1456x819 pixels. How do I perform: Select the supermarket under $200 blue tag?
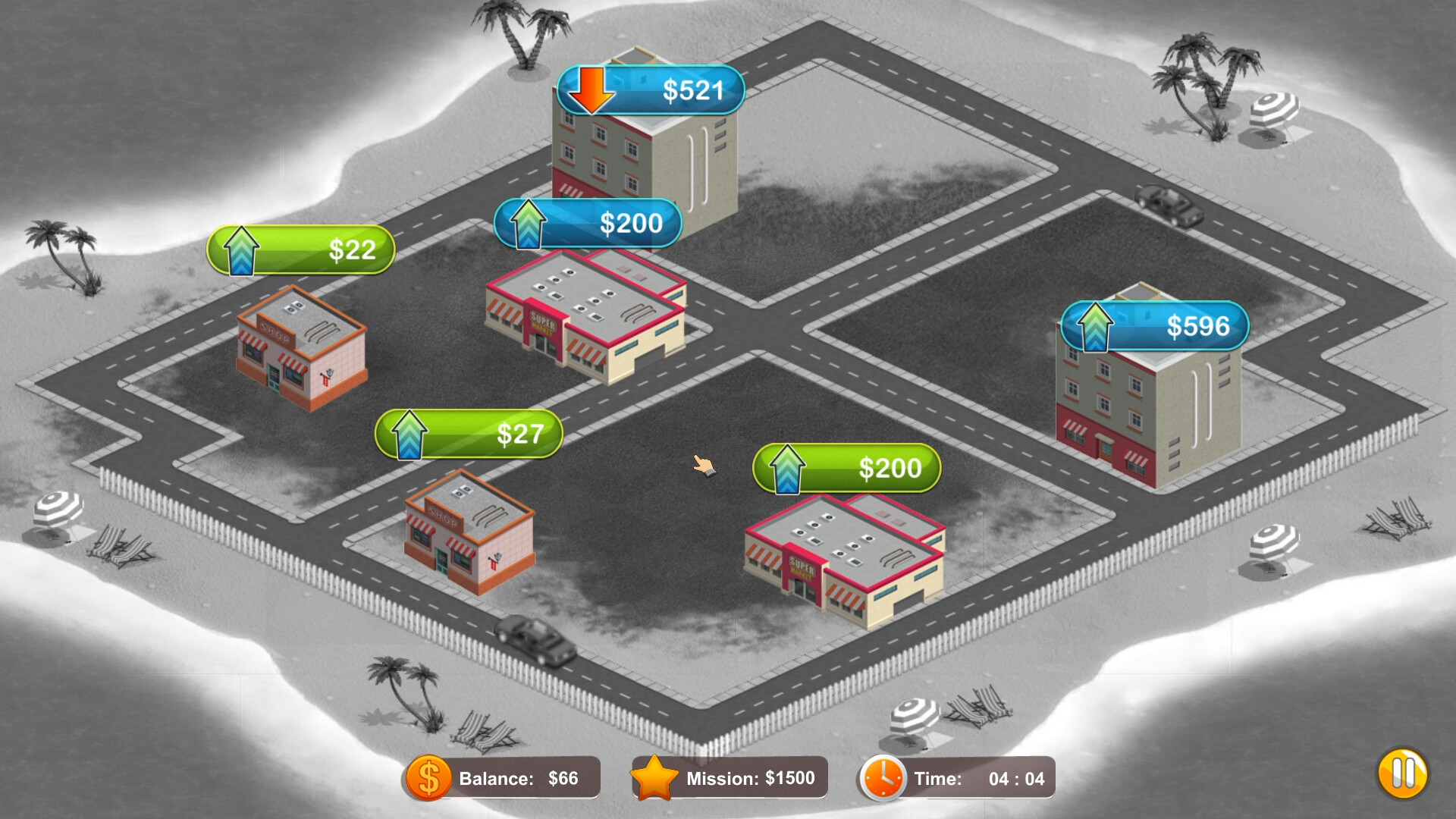[588, 318]
